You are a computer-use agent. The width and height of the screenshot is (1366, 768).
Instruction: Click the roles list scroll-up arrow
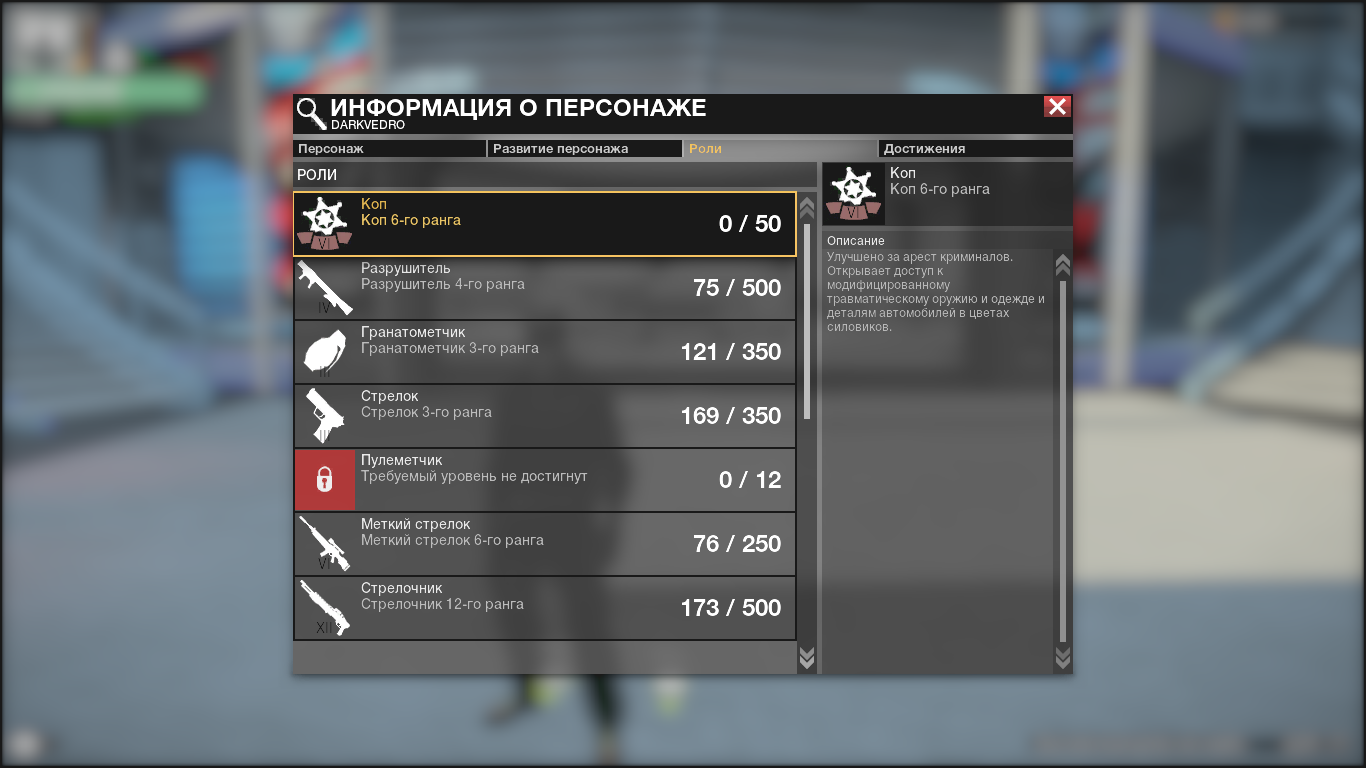point(807,207)
